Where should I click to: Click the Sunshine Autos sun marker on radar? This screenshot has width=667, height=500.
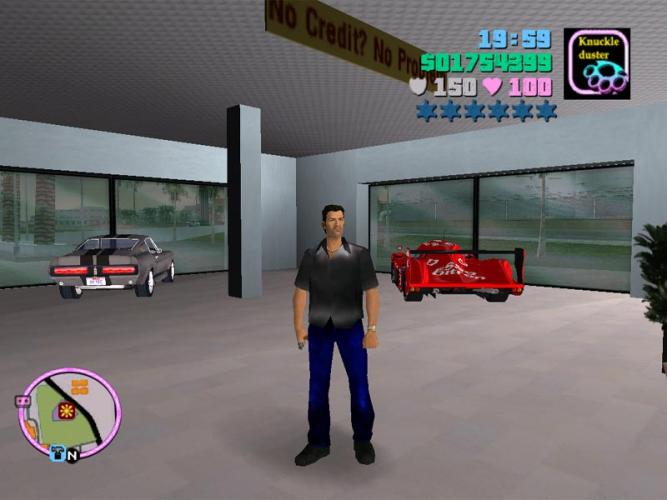(x=67, y=410)
